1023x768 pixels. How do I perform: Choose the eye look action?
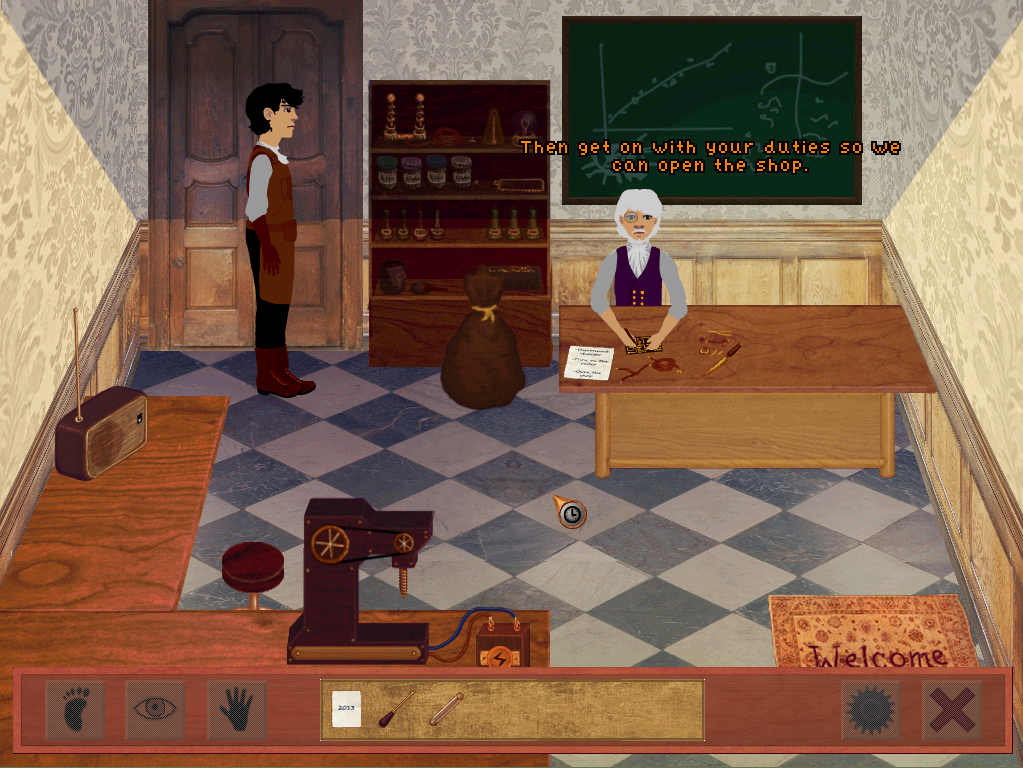tap(155, 709)
